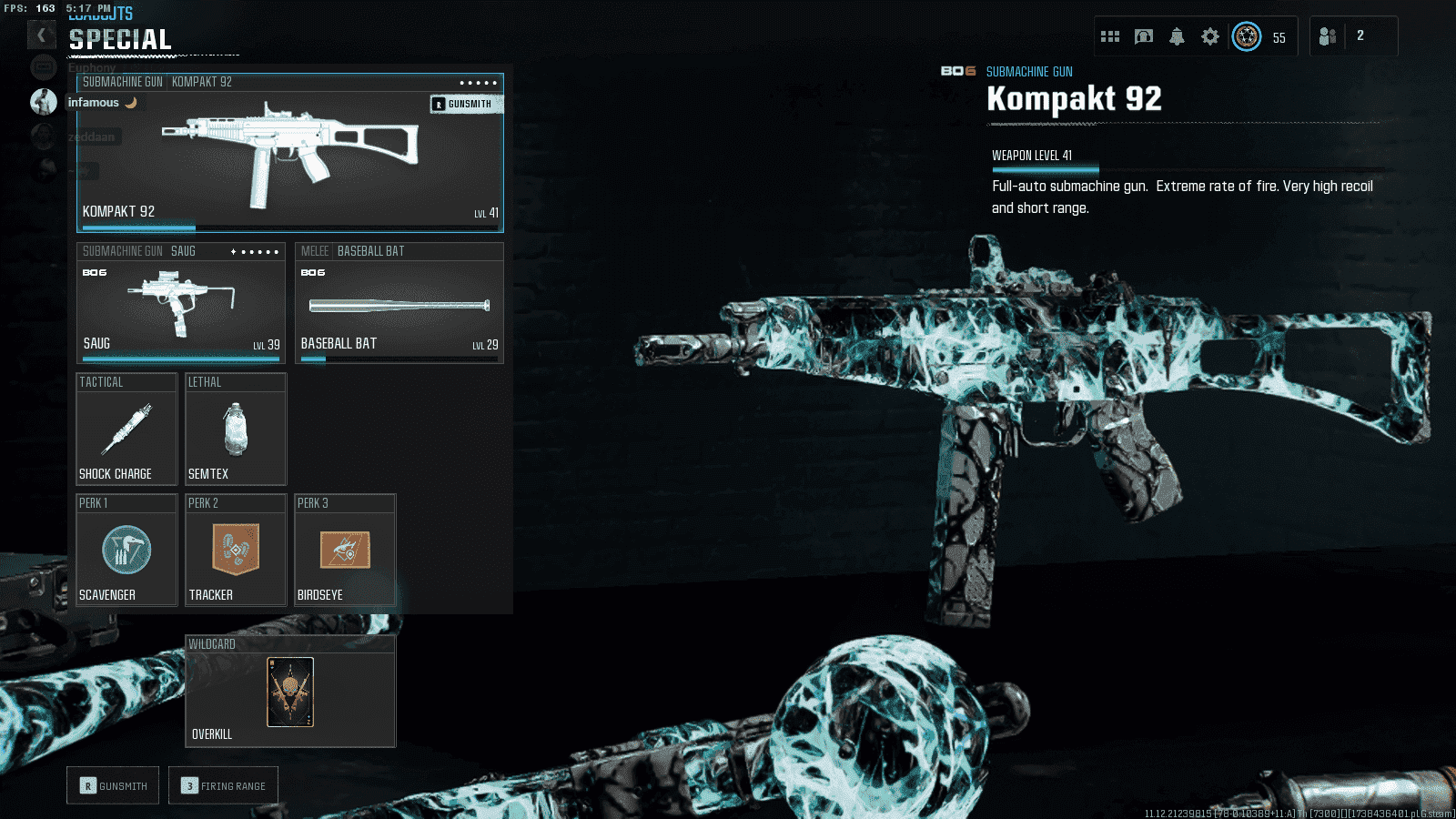Open the camera icon in top bar

[1144, 36]
